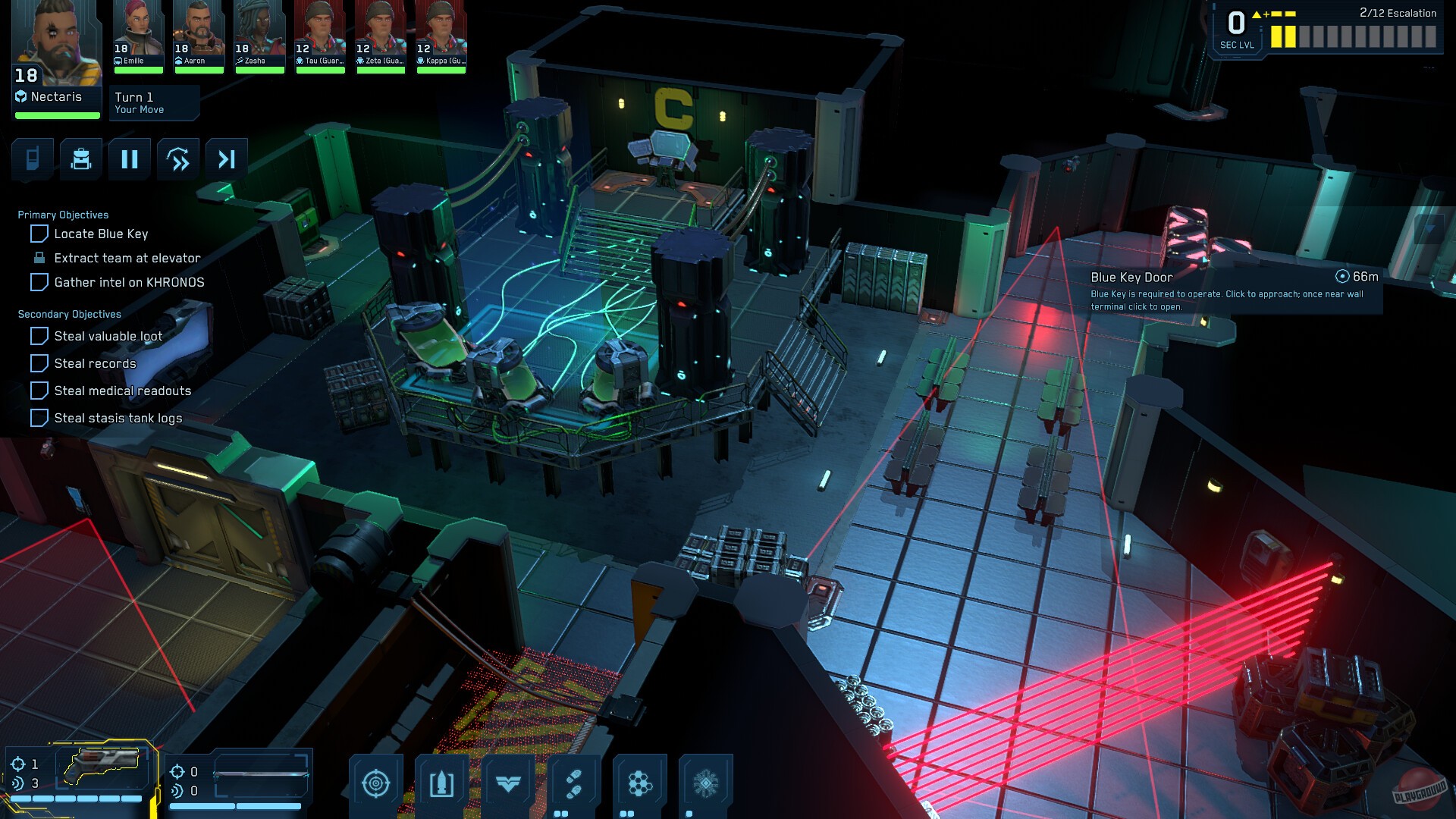Pause the game

(x=129, y=159)
